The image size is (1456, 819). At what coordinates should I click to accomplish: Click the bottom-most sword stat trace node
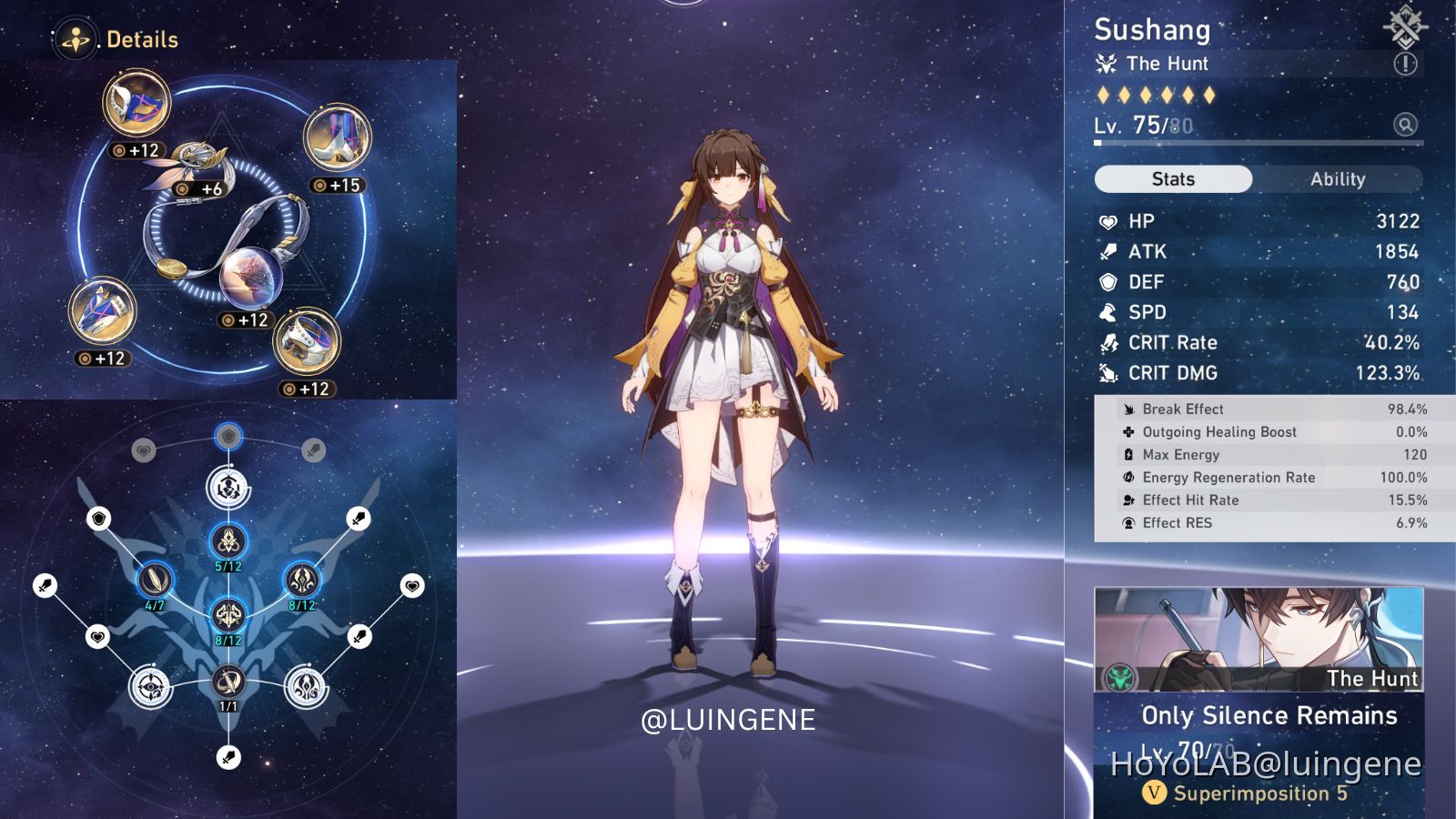[x=228, y=756]
